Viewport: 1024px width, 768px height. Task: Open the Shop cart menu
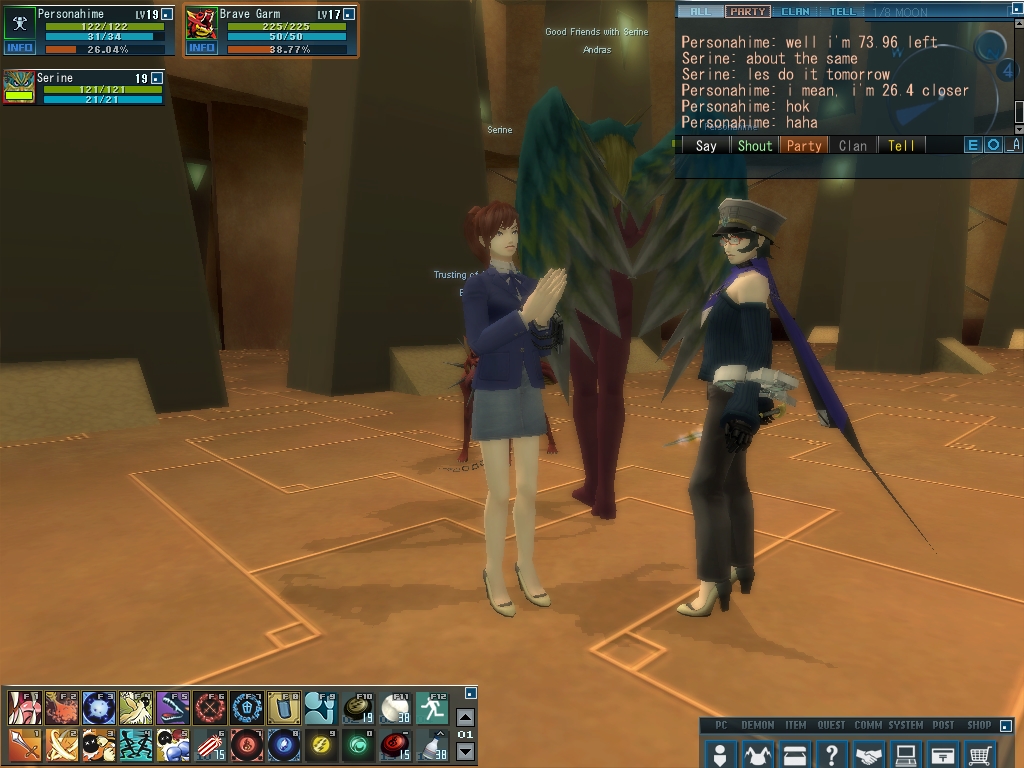(x=980, y=752)
